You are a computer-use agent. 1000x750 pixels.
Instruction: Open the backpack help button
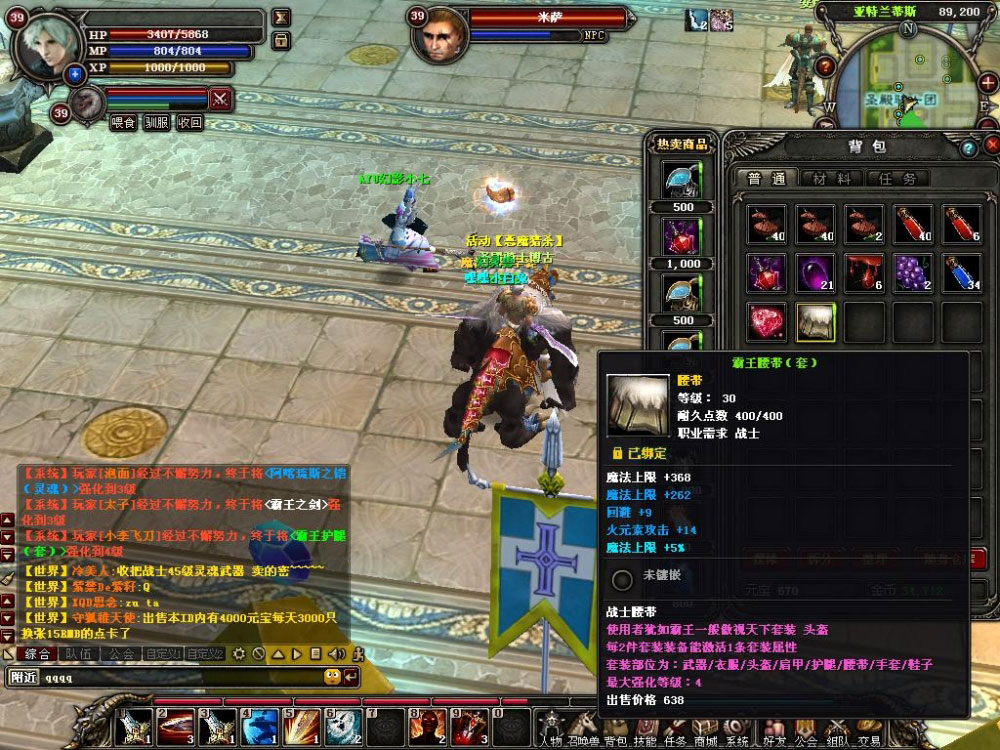pyautogui.click(x=968, y=148)
